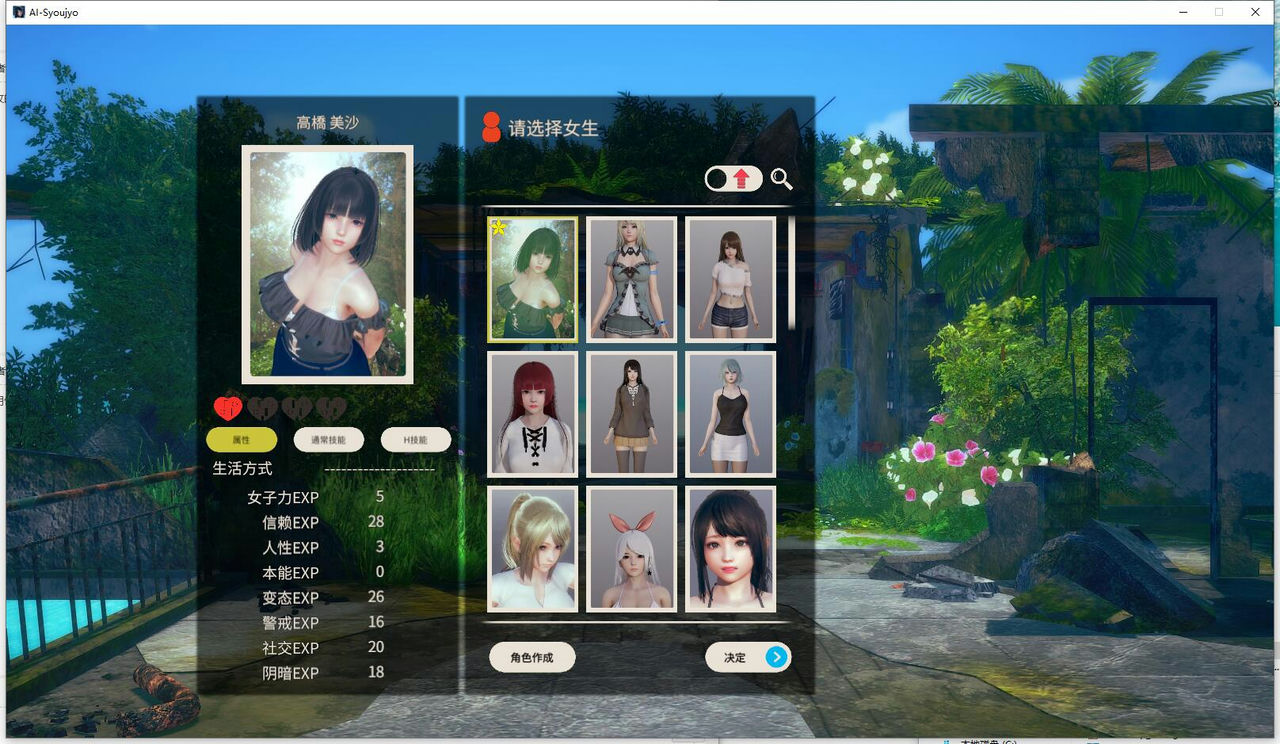Switch to the H技能 tab
1280x744 pixels.
[x=415, y=439]
